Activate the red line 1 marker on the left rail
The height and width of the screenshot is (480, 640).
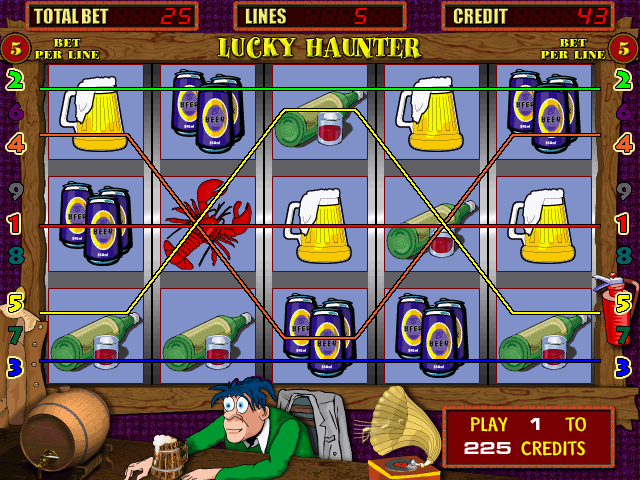(x=15, y=224)
